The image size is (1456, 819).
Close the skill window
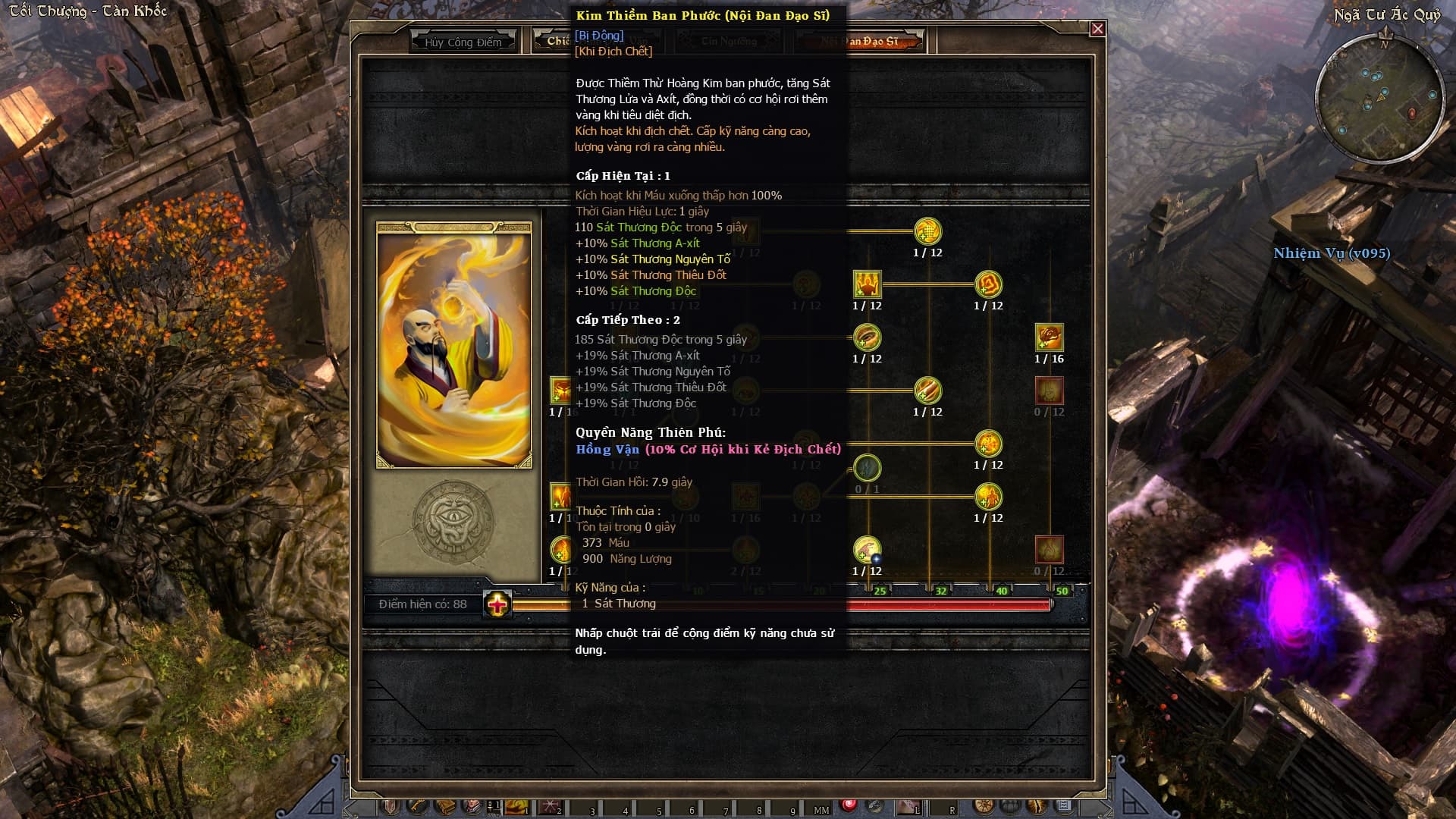[1097, 29]
